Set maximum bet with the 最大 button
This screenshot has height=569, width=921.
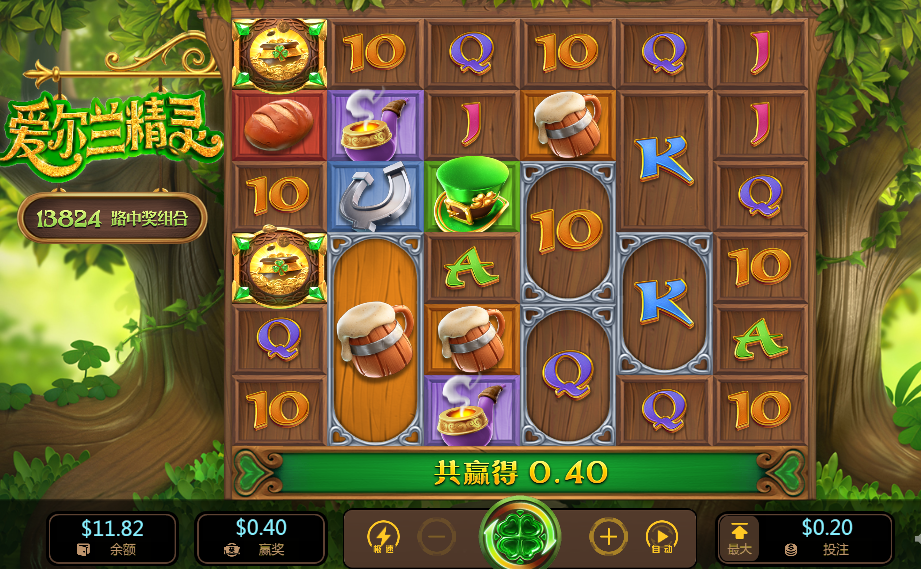click(x=739, y=538)
